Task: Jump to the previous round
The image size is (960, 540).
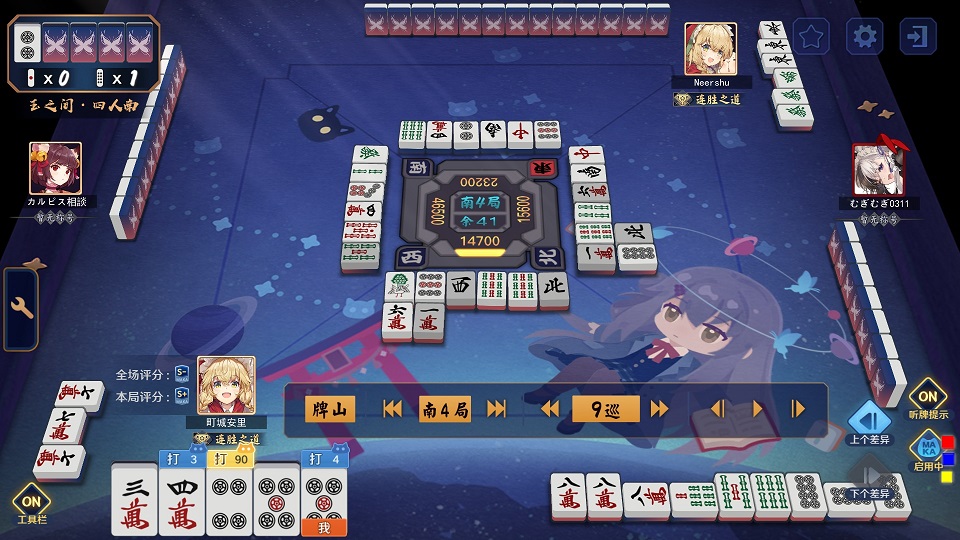Action: (393, 409)
